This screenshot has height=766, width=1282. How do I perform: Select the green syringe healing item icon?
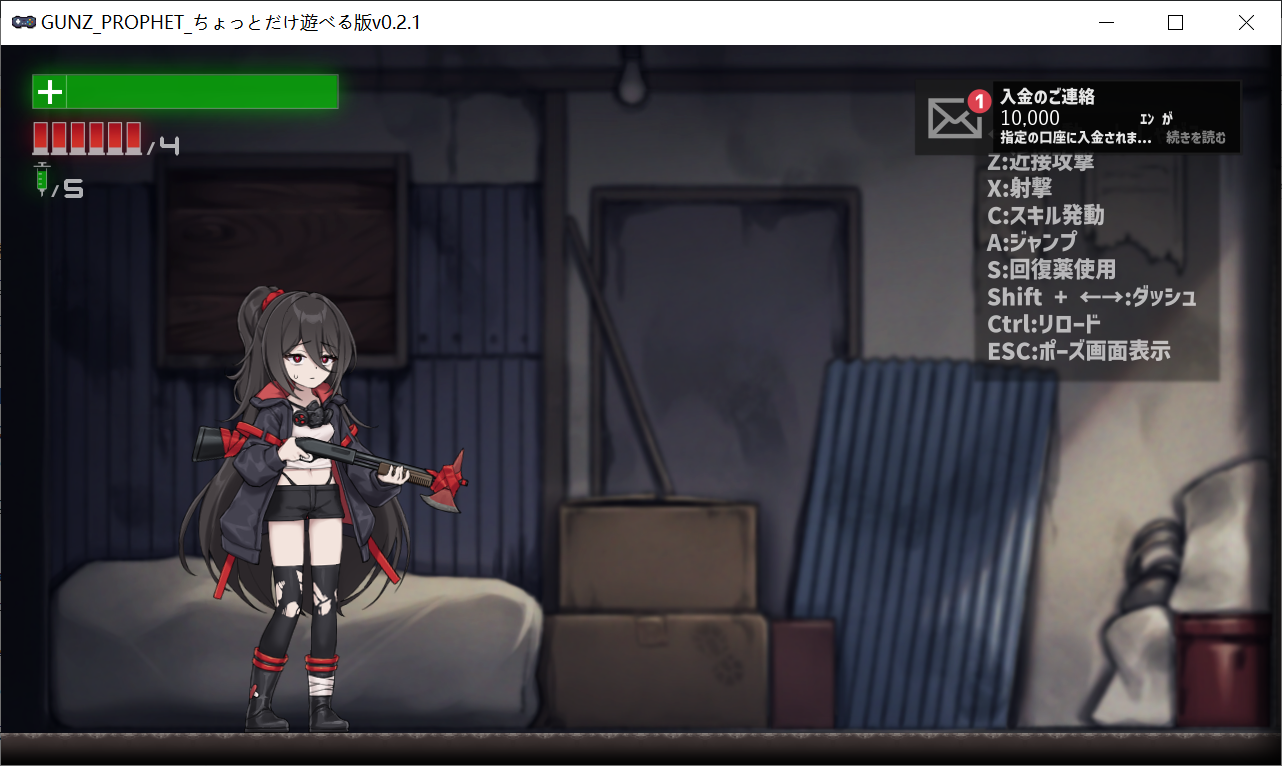(41, 181)
